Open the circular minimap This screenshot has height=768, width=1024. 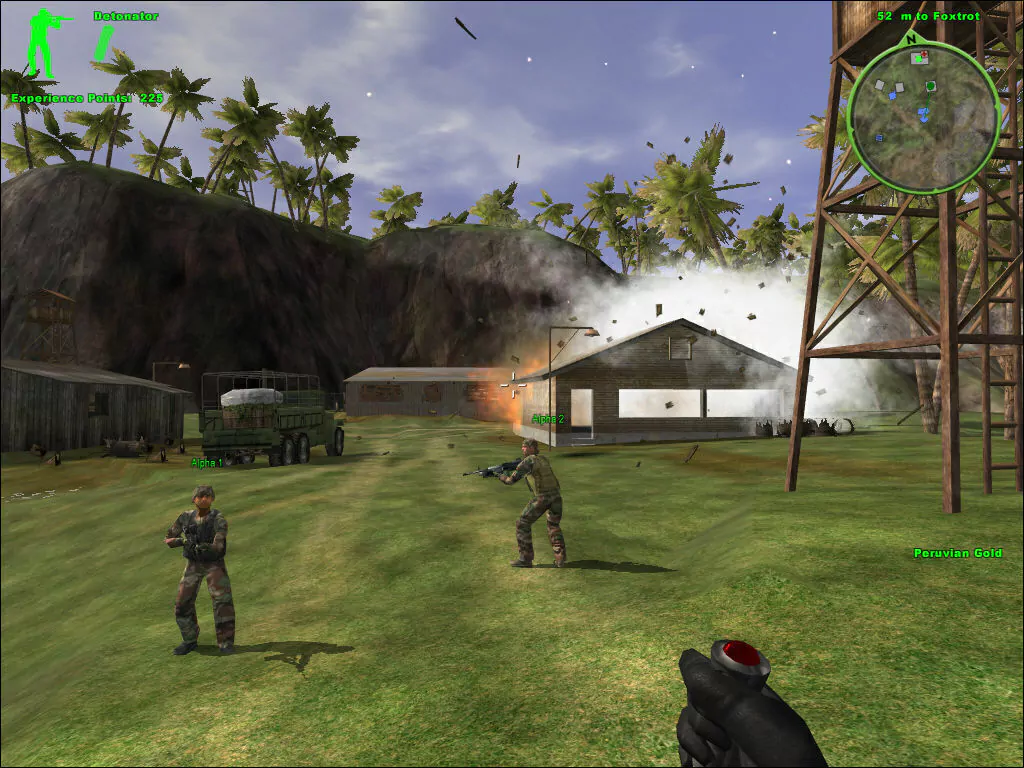tap(923, 117)
